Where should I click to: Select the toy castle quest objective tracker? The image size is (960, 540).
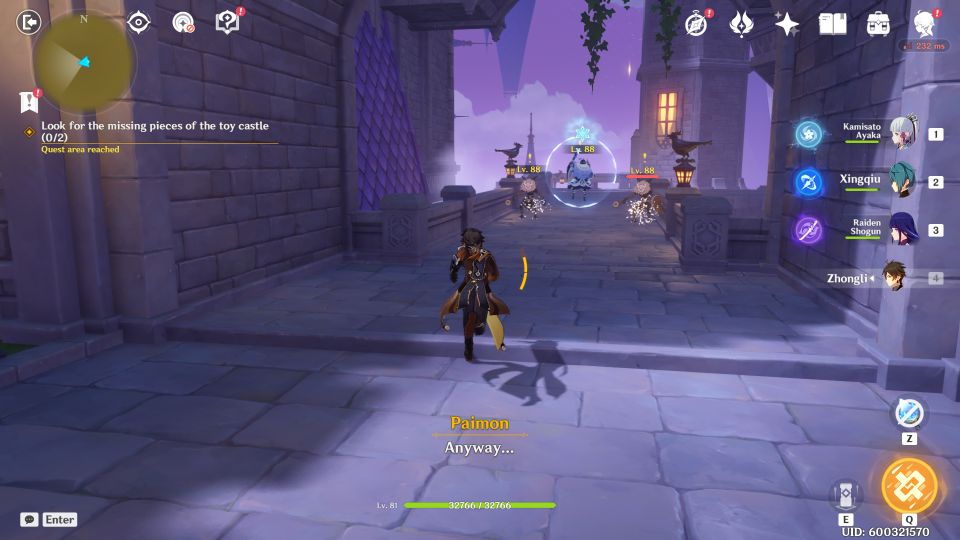pos(155,132)
